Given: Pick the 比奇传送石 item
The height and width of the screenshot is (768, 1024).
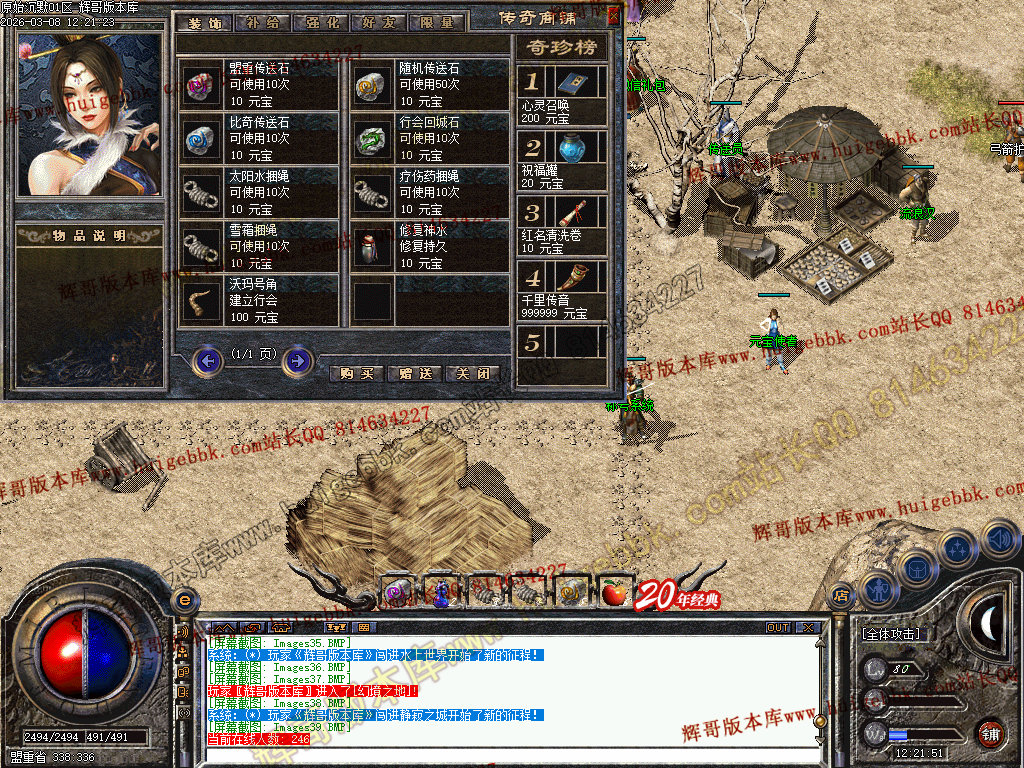Looking at the screenshot, I should (x=202, y=140).
